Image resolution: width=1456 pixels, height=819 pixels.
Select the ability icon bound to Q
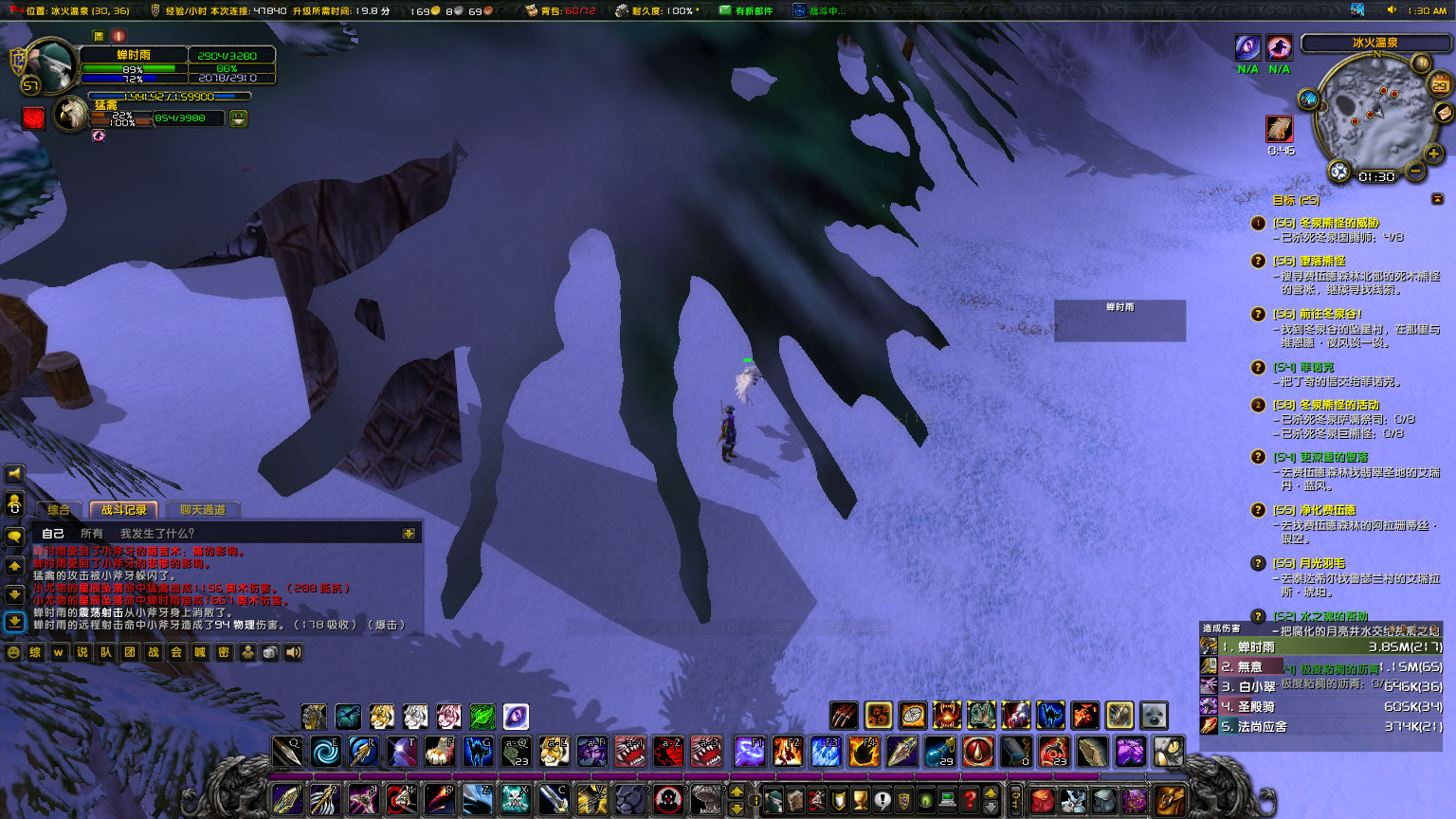(x=287, y=752)
